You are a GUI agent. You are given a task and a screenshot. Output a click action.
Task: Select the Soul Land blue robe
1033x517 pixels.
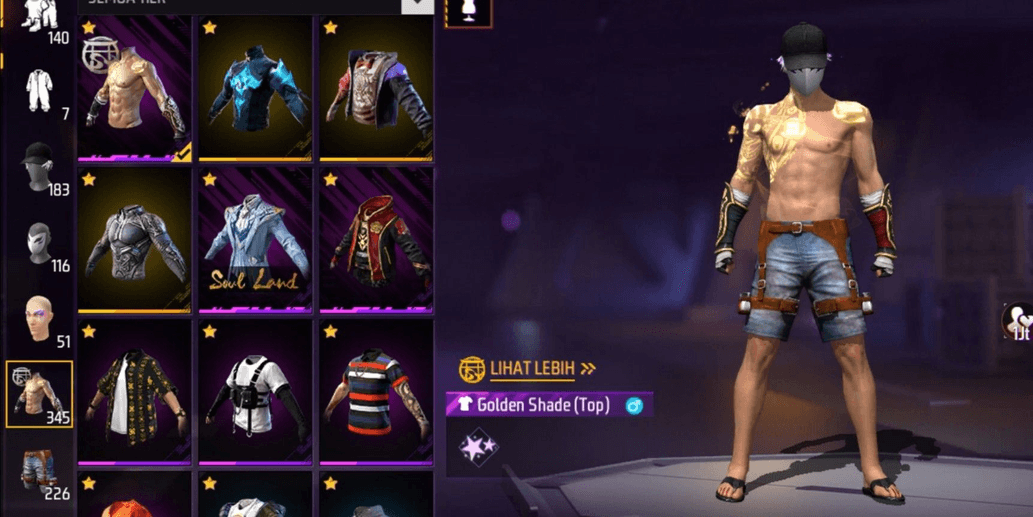point(255,240)
